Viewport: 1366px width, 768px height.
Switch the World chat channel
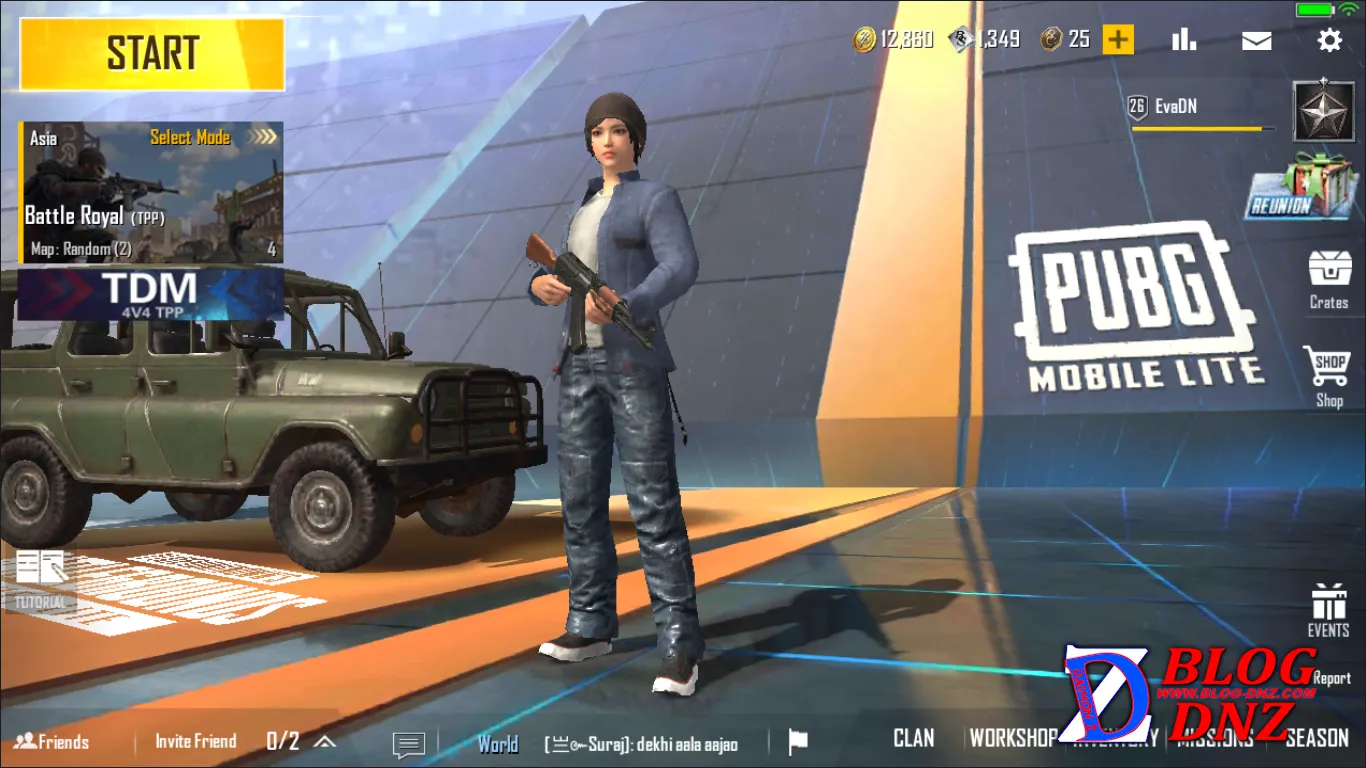(497, 744)
